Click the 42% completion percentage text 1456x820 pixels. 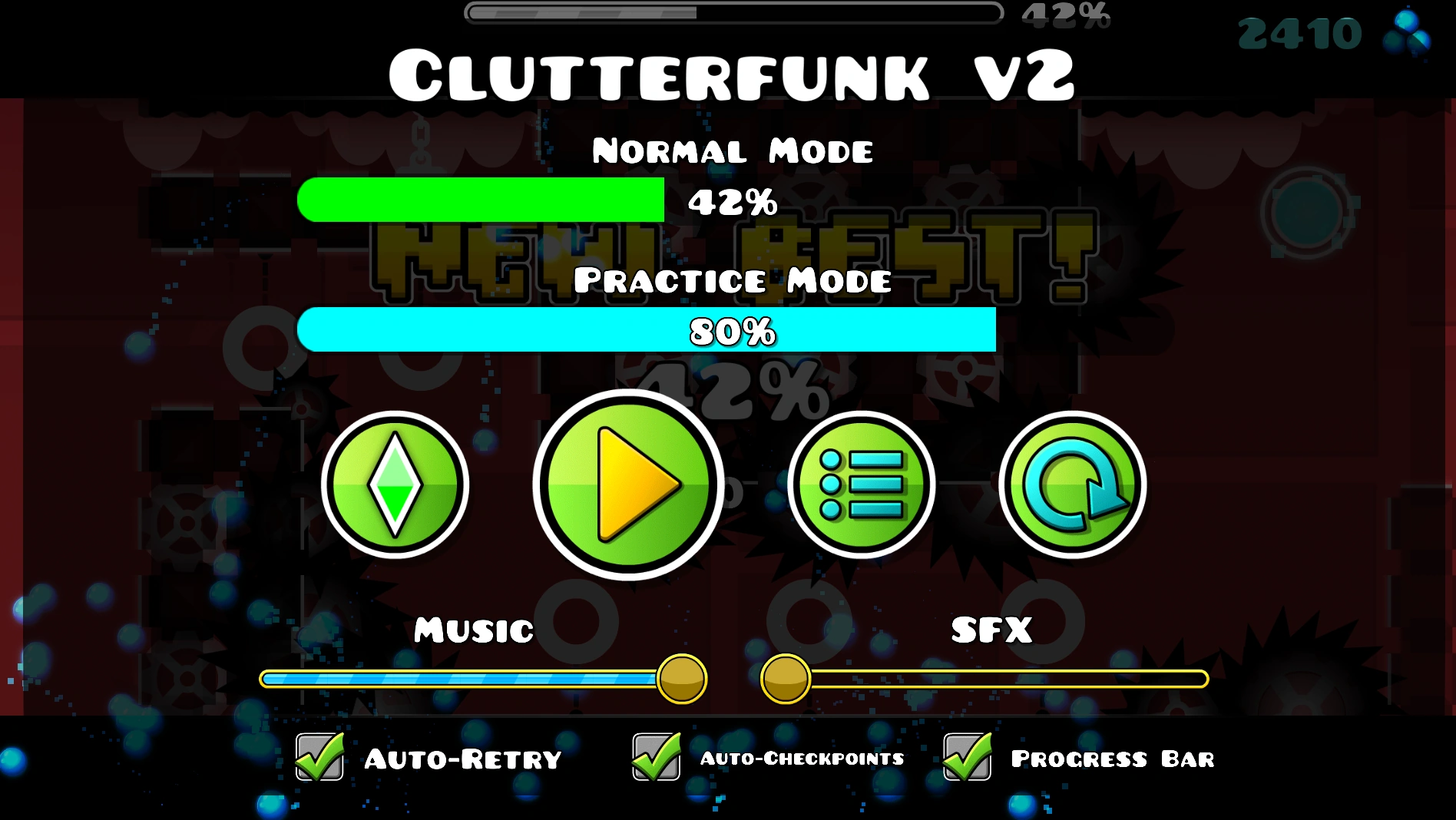tap(732, 203)
